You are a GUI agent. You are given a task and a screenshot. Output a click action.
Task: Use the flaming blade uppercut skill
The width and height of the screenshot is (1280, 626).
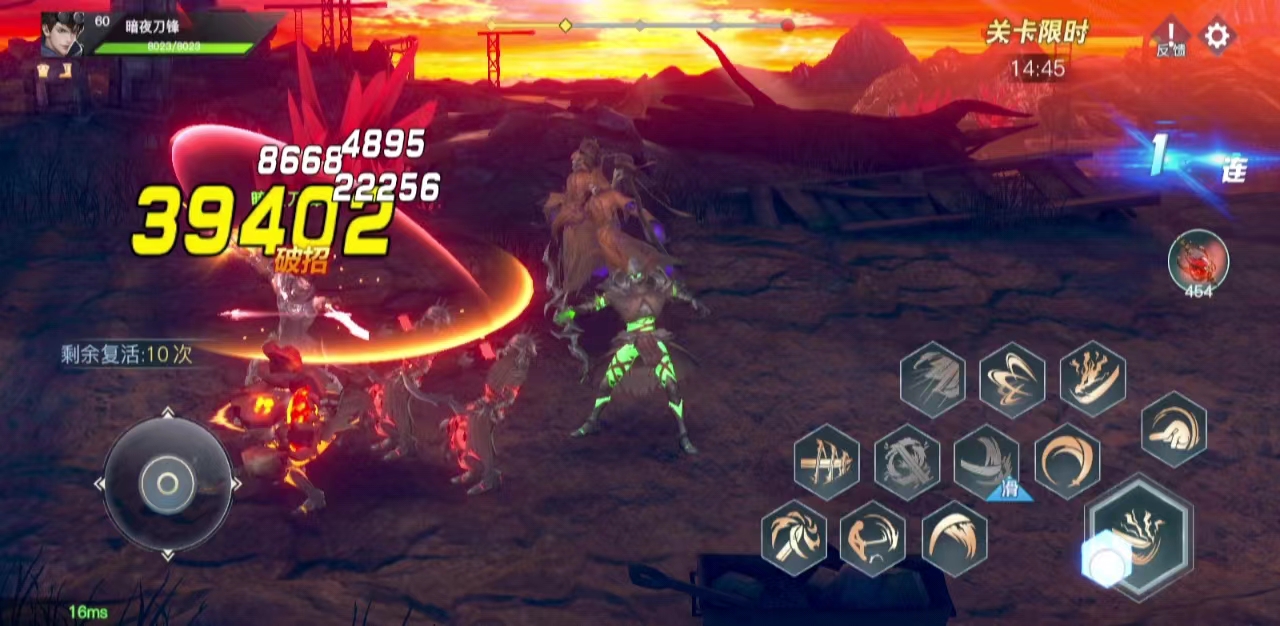tap(1093, 378)
